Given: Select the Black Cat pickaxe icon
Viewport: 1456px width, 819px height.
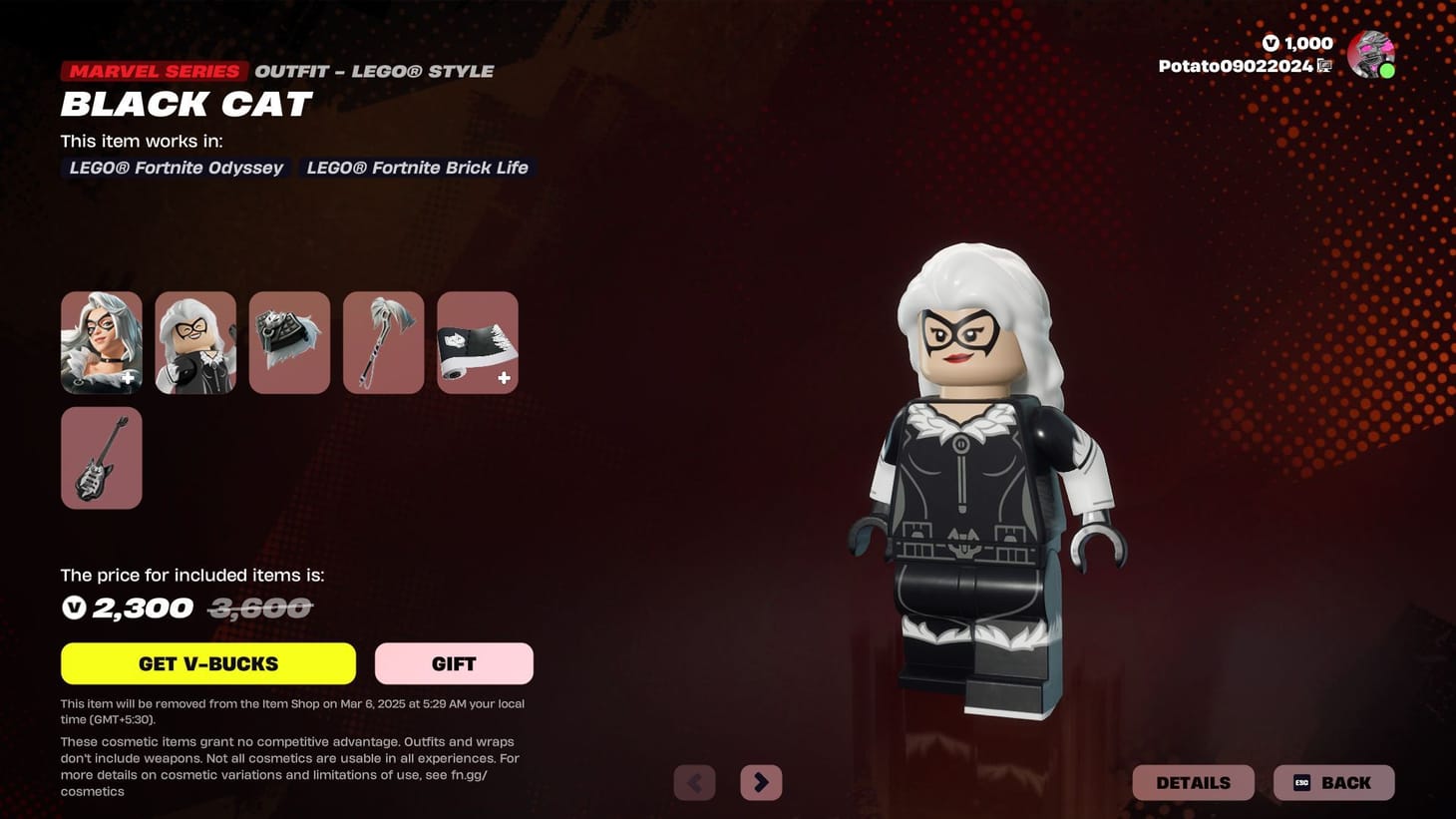Looking at the screenshot, I should (x=383, y=341).
